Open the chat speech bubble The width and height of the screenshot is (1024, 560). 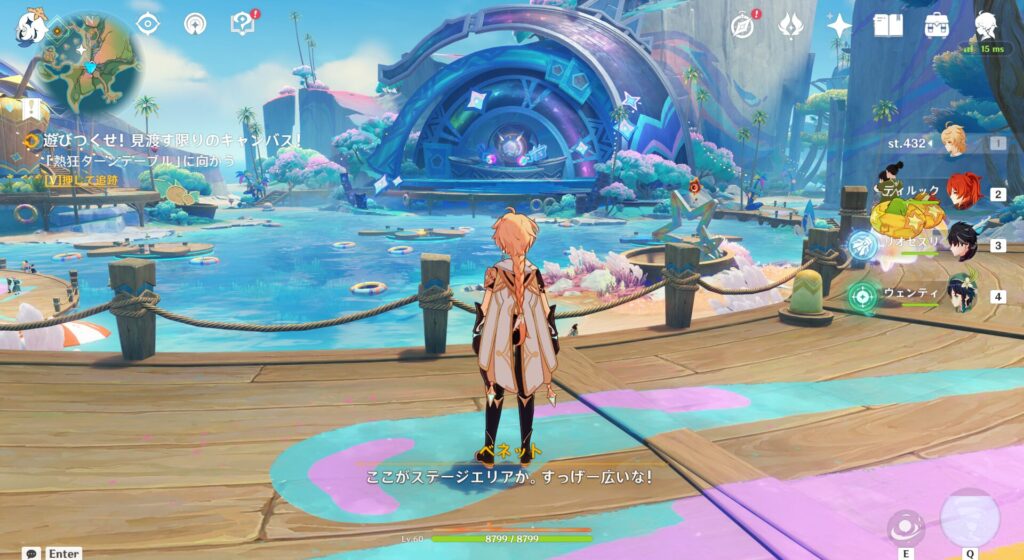(x=32, y=553)
